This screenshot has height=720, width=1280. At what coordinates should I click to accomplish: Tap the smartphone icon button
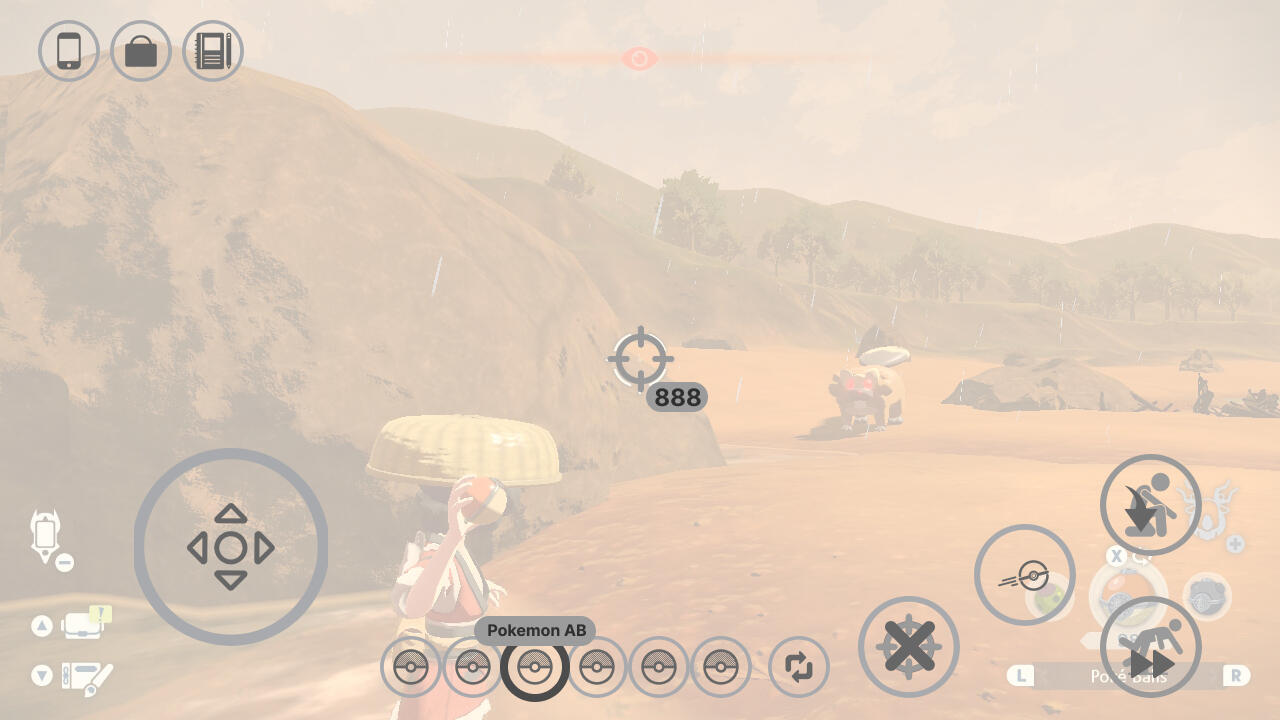click(68, 51)
